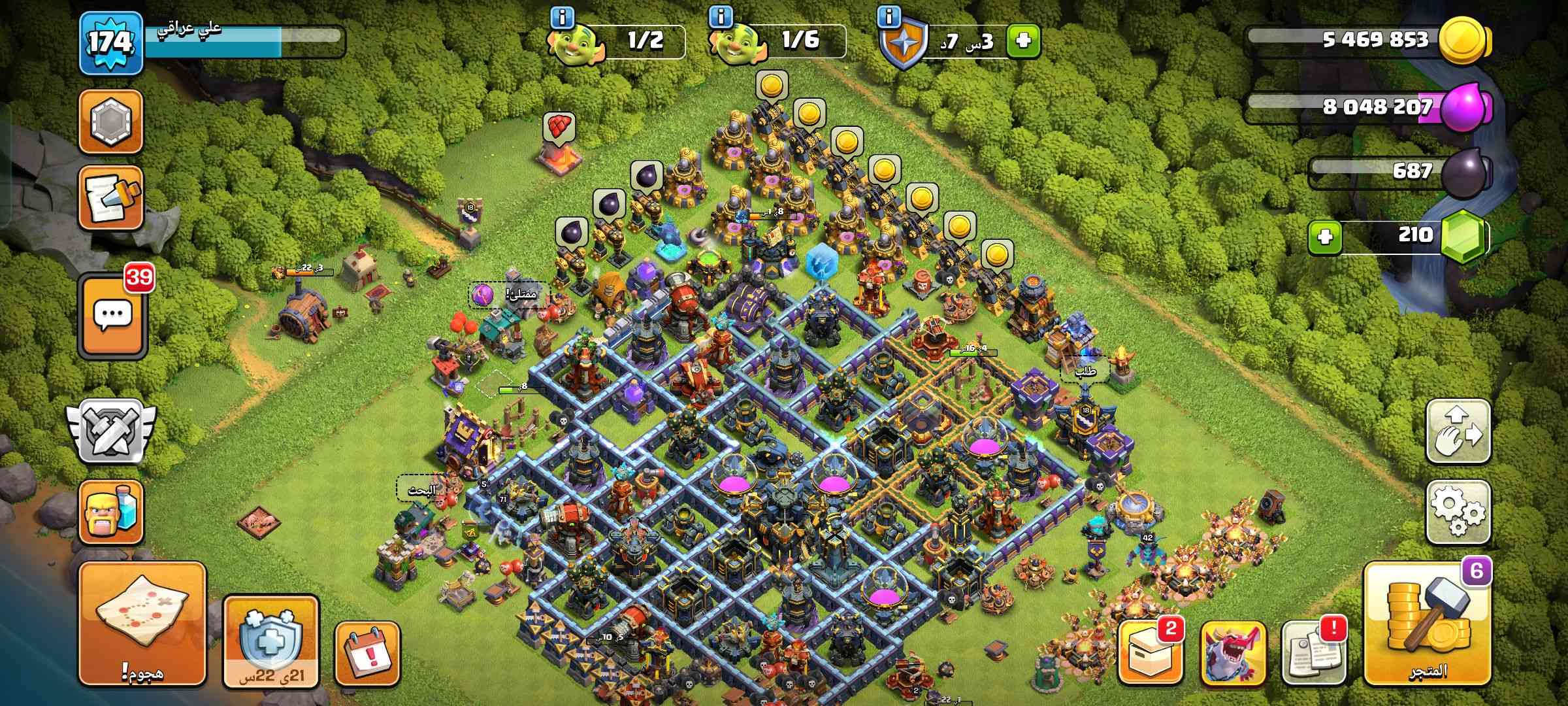
Task: Open the quest scroll and sword button
Action: pos(111,198)
